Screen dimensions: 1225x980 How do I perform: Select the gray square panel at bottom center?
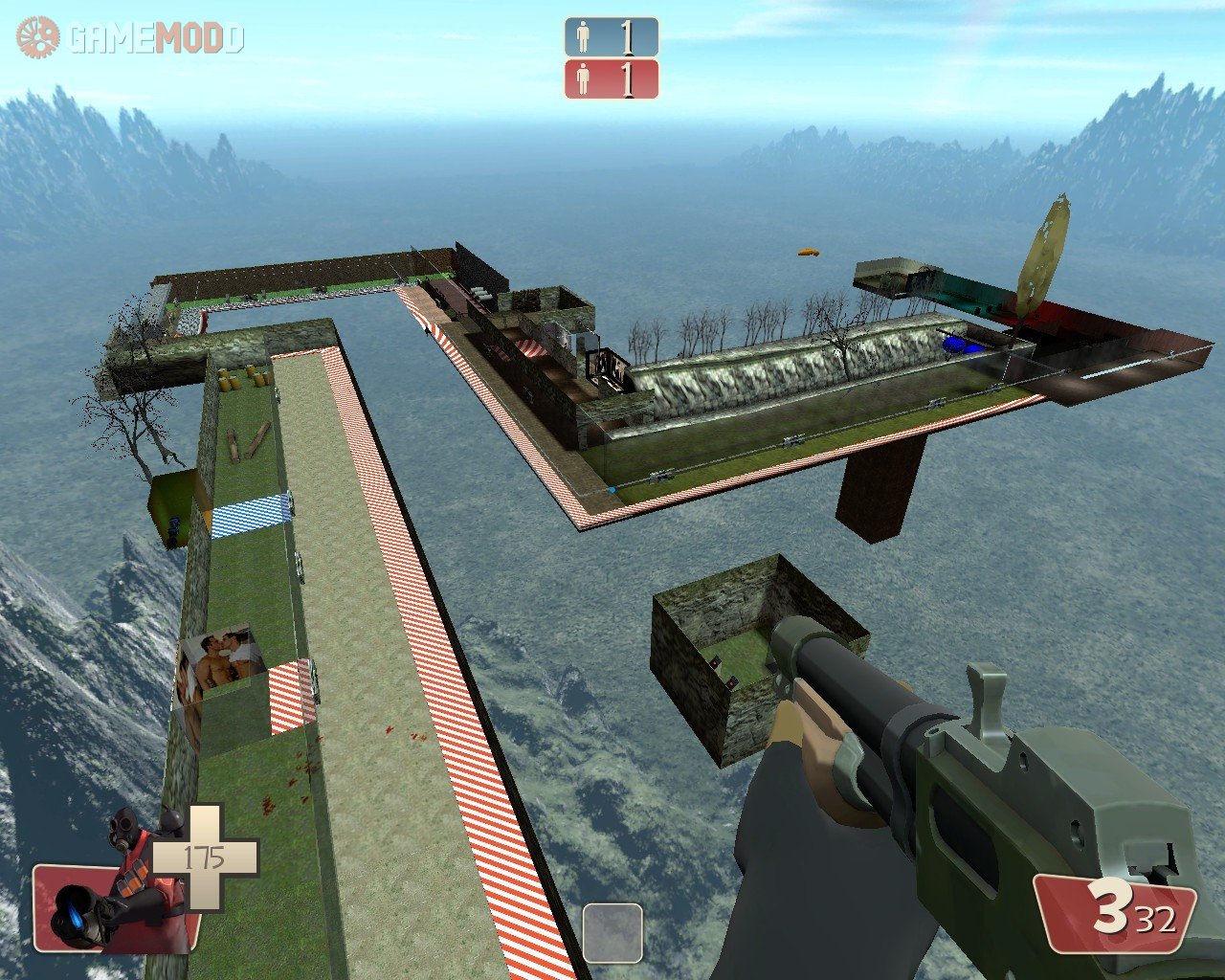point(612,932)
